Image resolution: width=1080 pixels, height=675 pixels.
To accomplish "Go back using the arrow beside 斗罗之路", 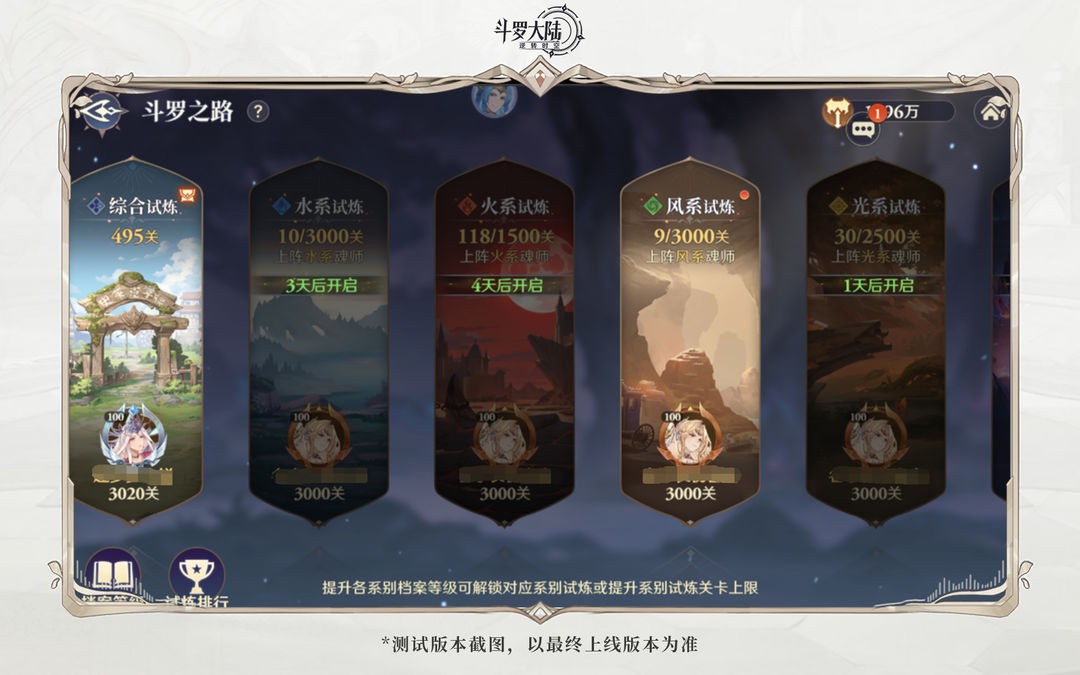I will (103, 111).
